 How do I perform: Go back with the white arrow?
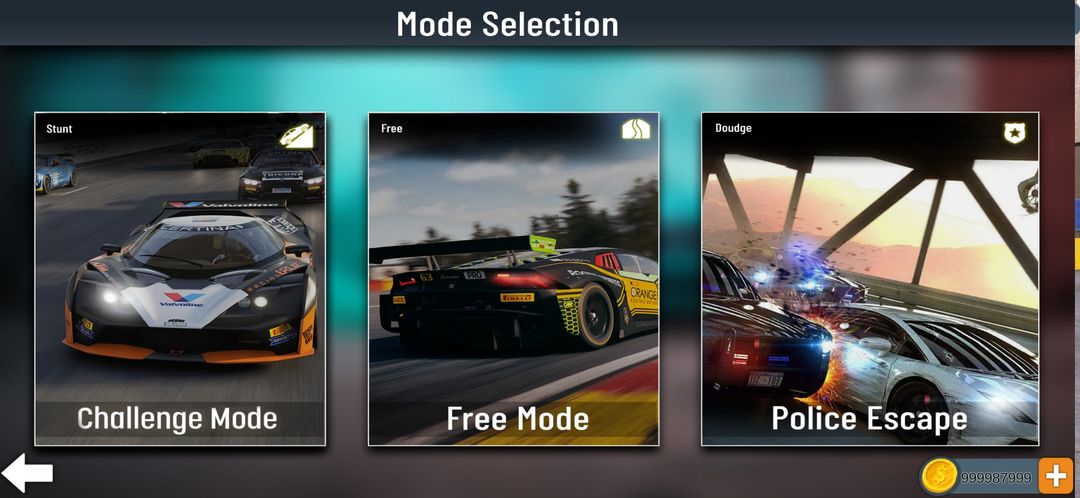pos(28,473)
